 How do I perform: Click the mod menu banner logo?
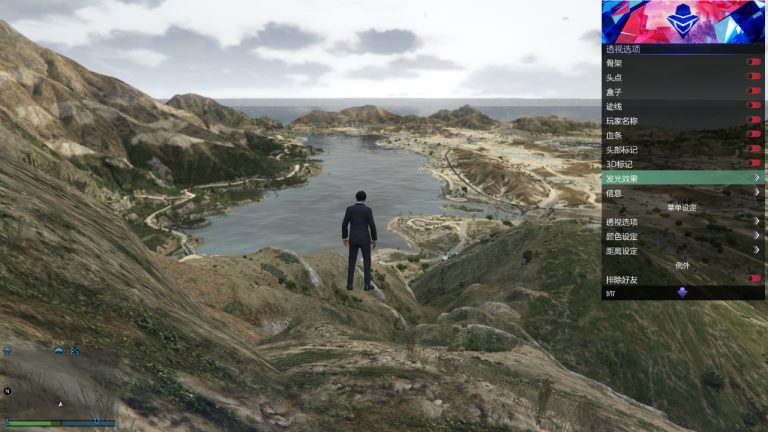(x=683, y=21)
